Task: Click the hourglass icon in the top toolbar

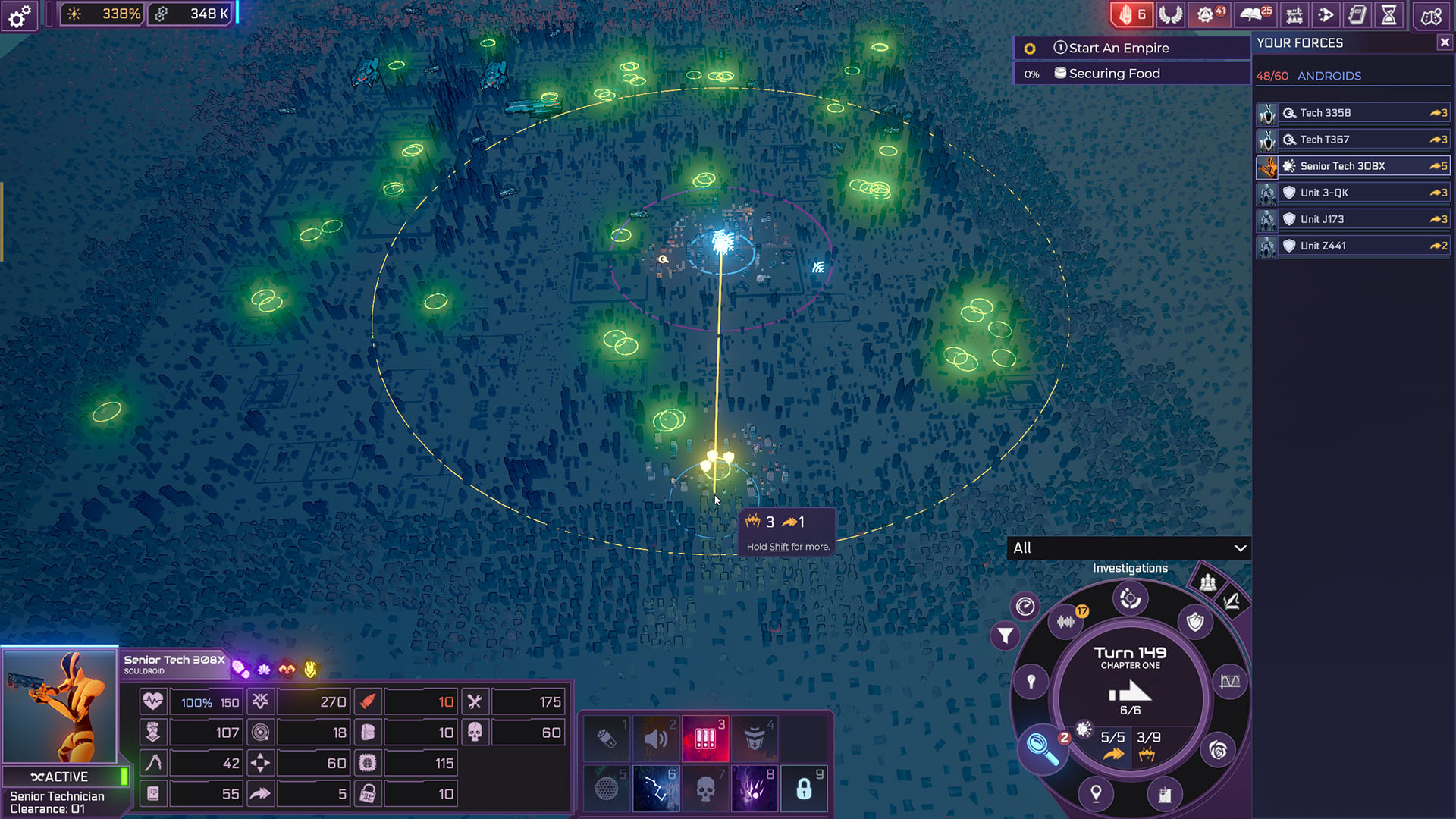Action: click(1389, 14)
